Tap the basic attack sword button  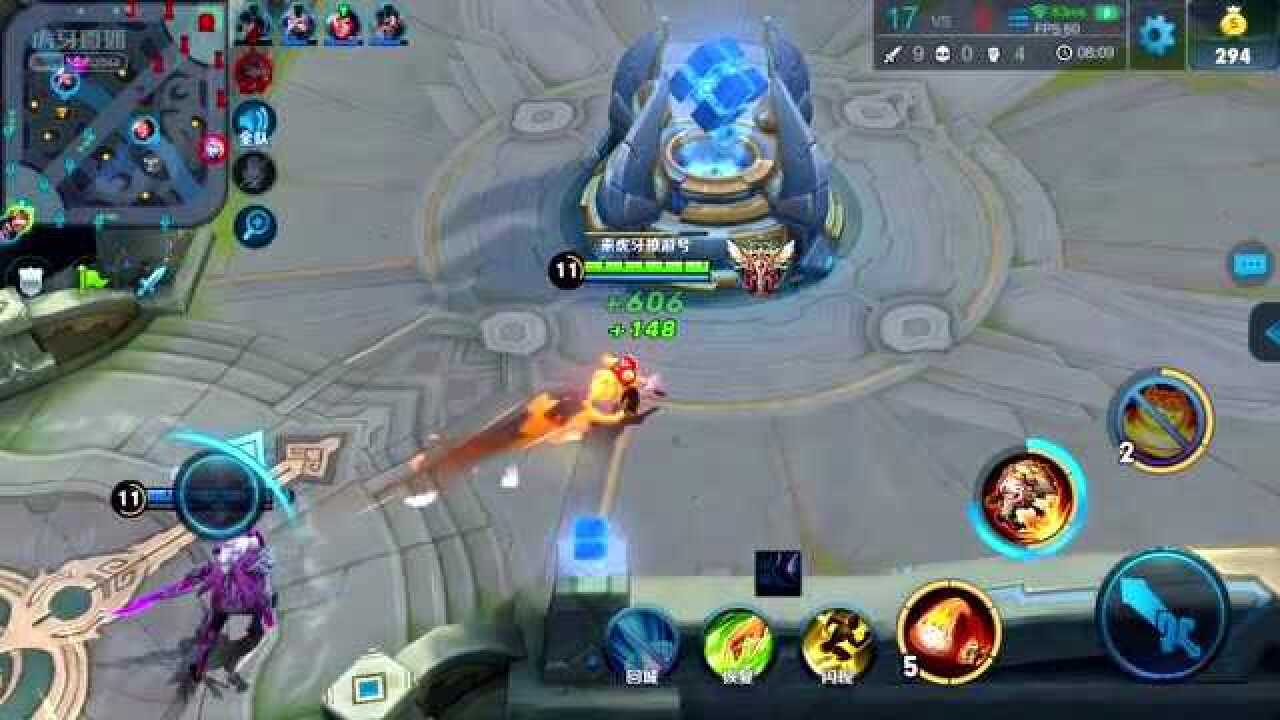(1162, 612)
